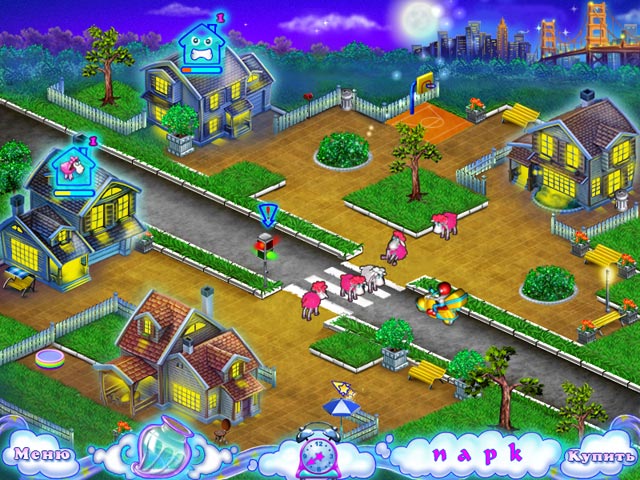Viewport: 640px width, 480px height.
Task: Click the pink alarm clock icon
Action: click(319, 453)
